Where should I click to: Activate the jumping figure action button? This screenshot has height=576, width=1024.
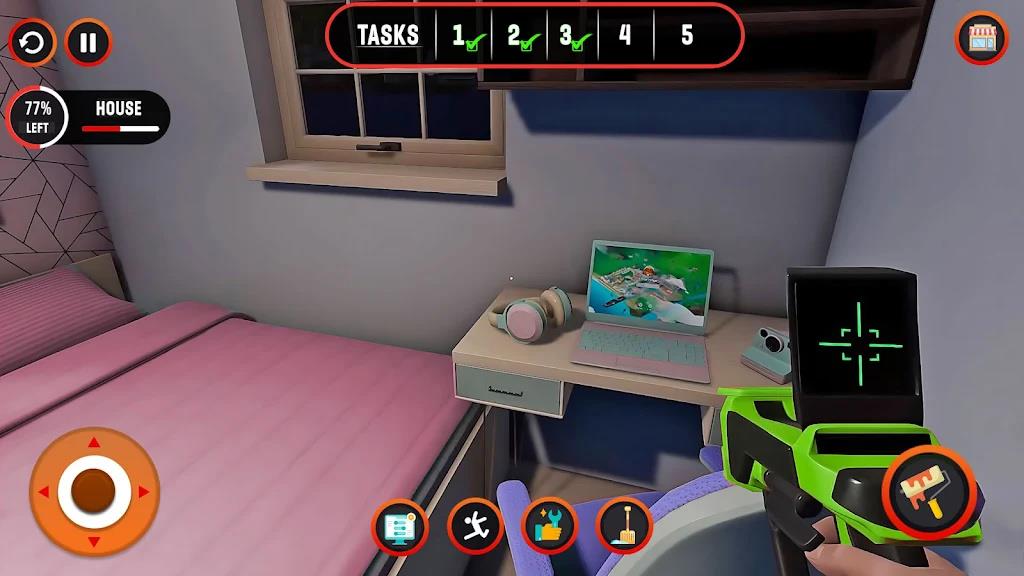click(x=475, y=525)
